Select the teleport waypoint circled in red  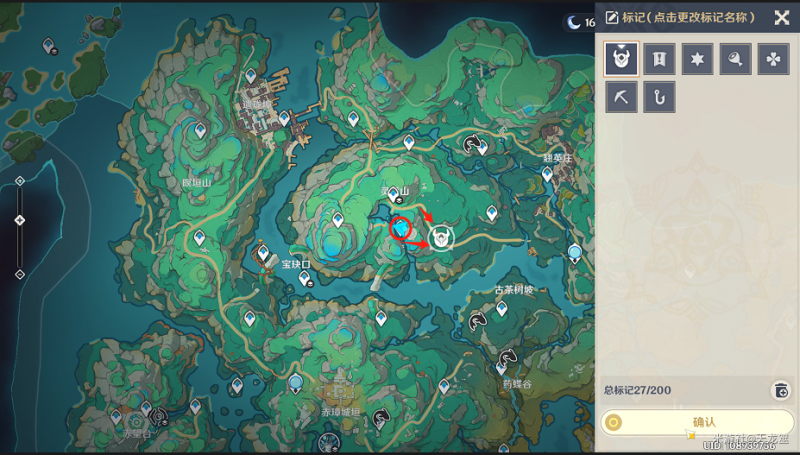[x=401, y=229]
